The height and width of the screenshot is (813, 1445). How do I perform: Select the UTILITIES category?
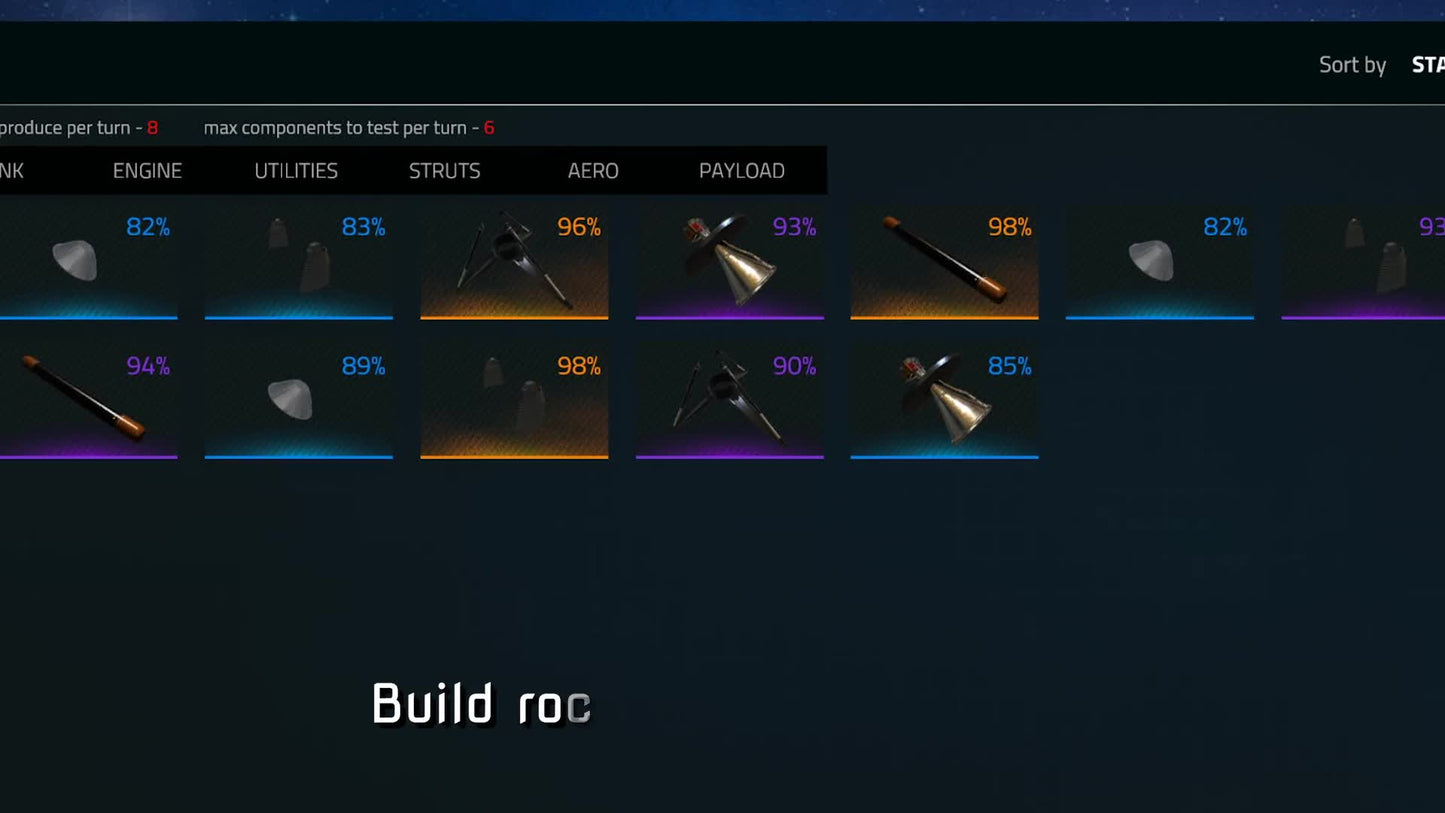pos(295,170)
